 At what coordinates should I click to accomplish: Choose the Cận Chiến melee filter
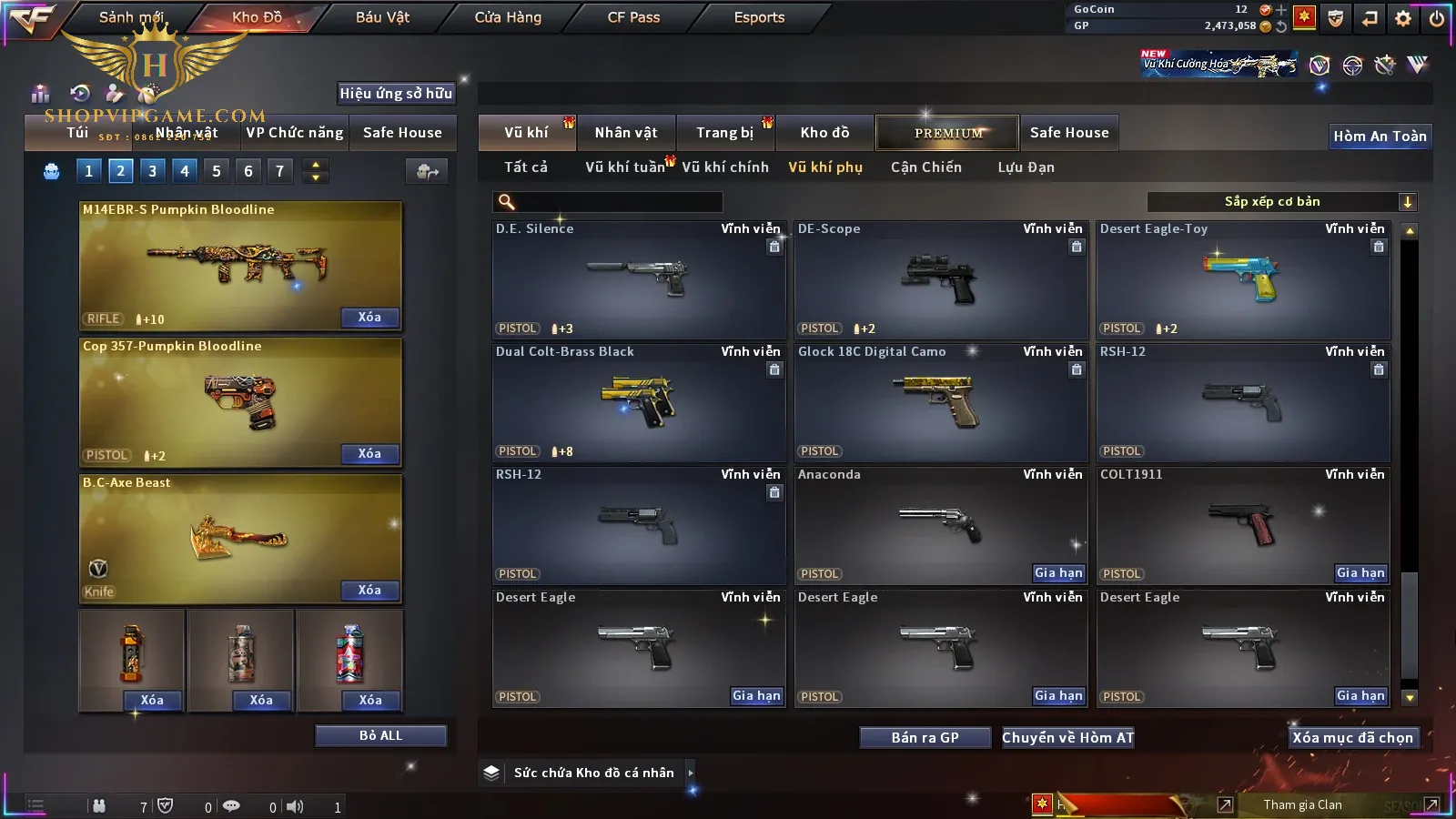(925, 167)
